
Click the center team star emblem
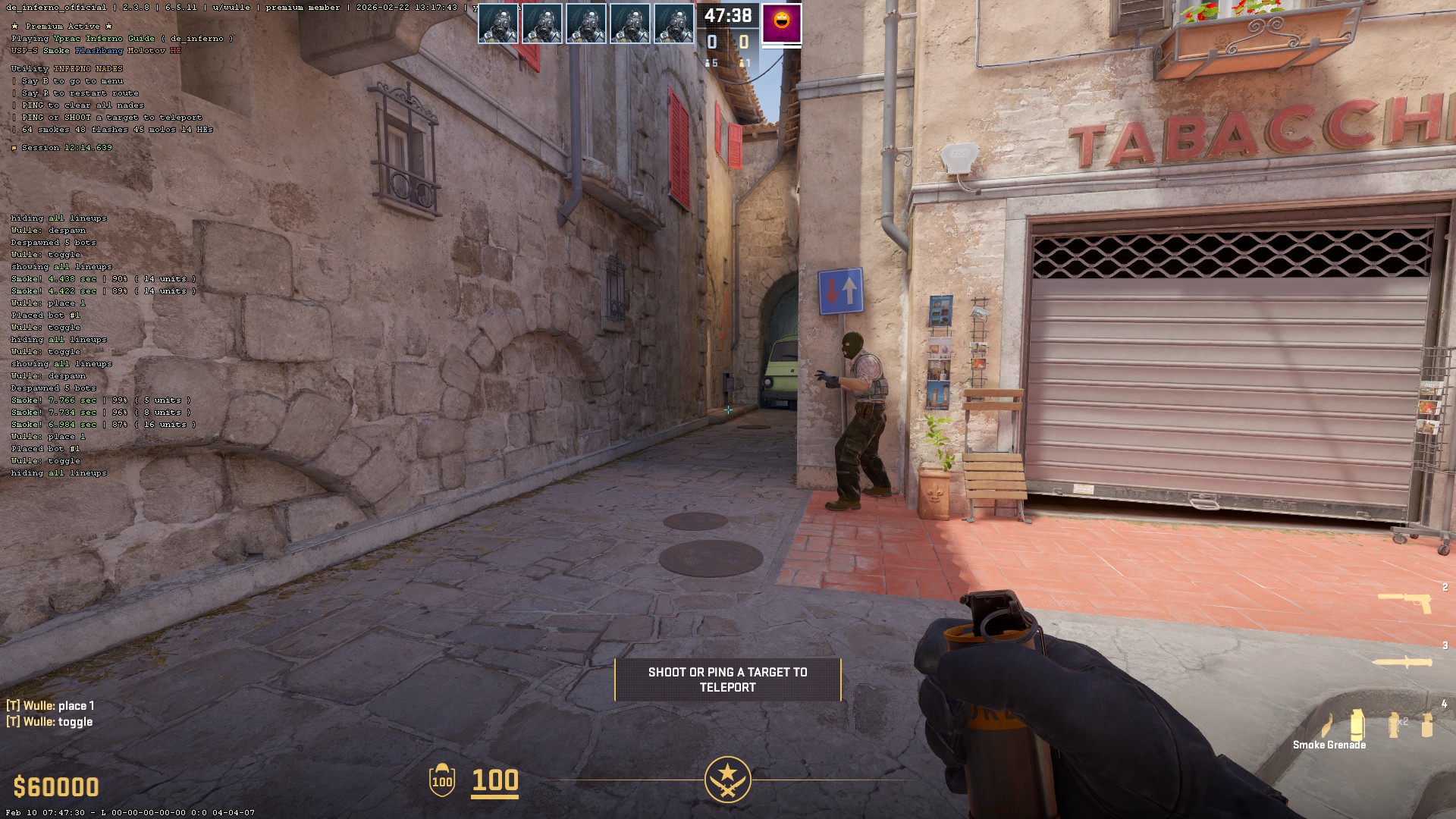click(x=727, y=780)
